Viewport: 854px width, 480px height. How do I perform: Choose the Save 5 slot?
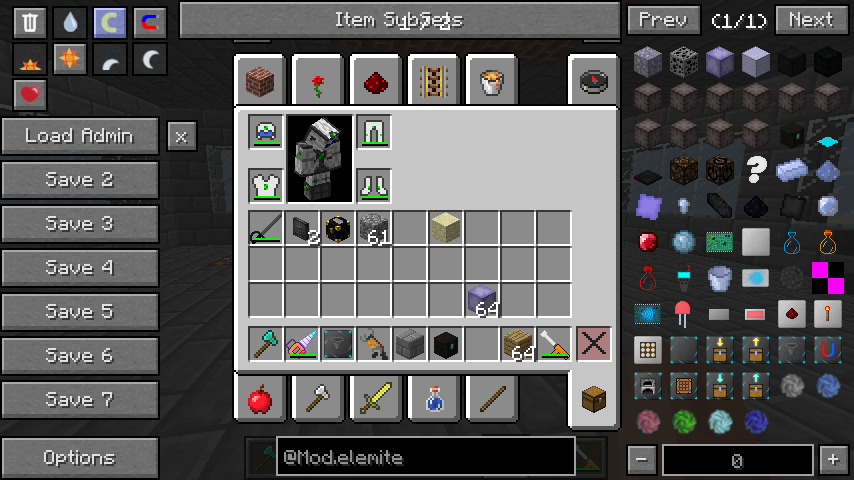[x=80, y=312]
